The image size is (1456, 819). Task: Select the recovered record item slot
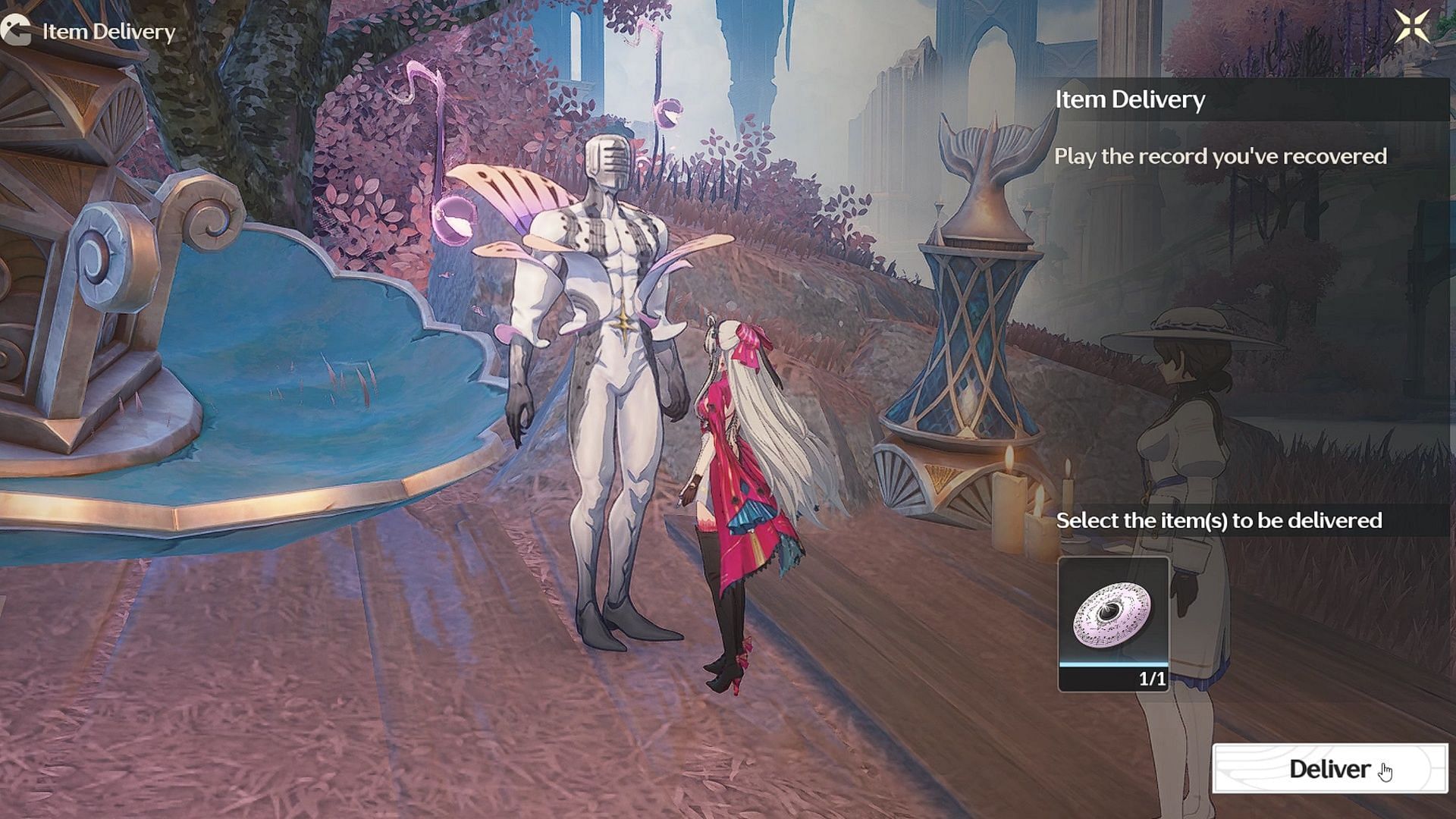click(1113, 623)
